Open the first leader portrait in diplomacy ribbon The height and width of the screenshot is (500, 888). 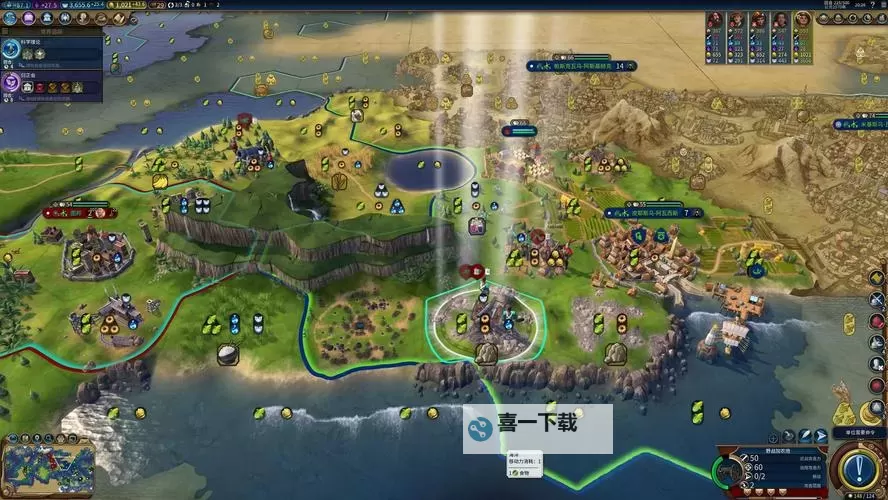[x=714, y=21]
